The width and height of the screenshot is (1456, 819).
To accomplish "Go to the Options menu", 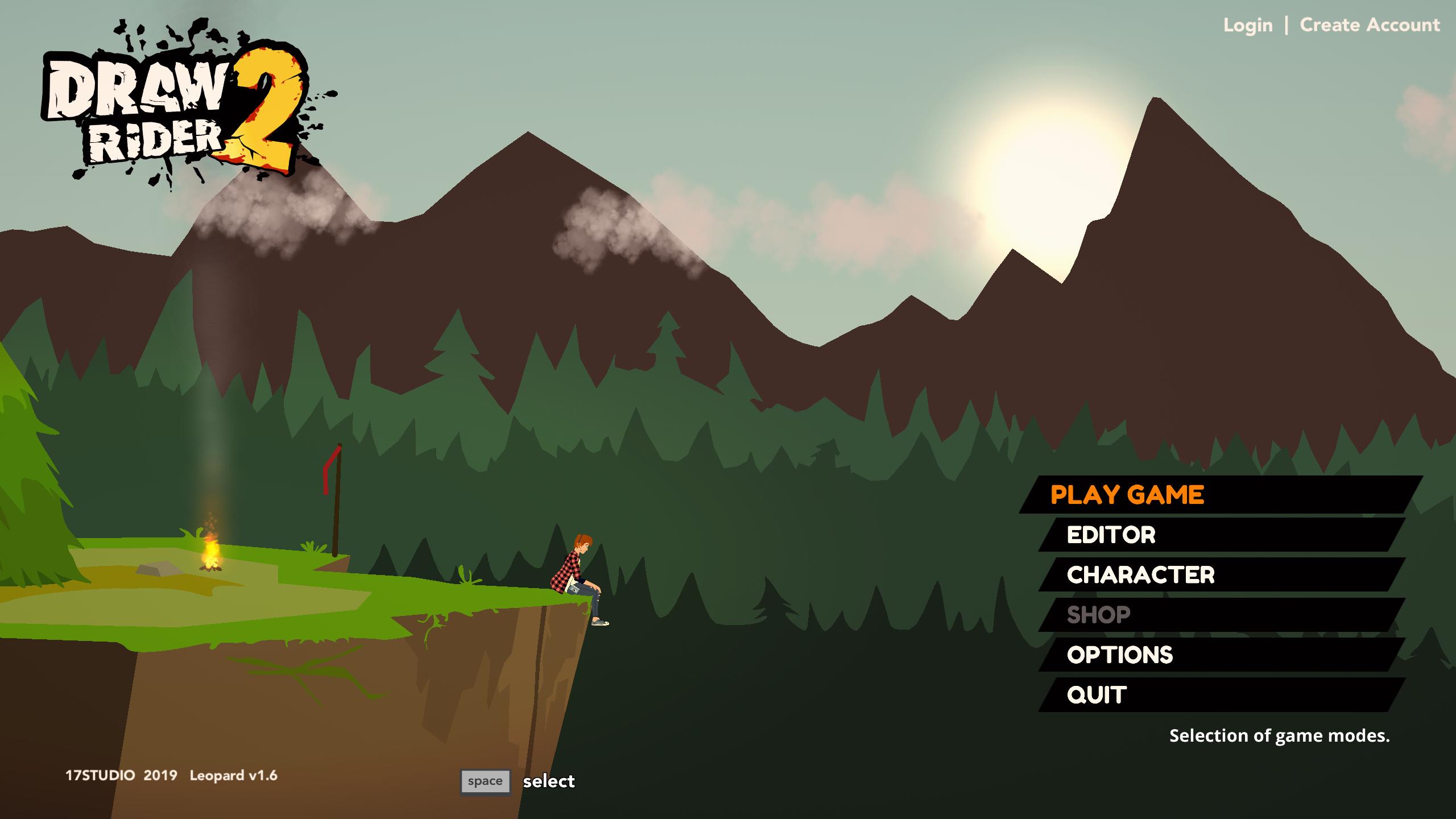I will click(1119, 655).
